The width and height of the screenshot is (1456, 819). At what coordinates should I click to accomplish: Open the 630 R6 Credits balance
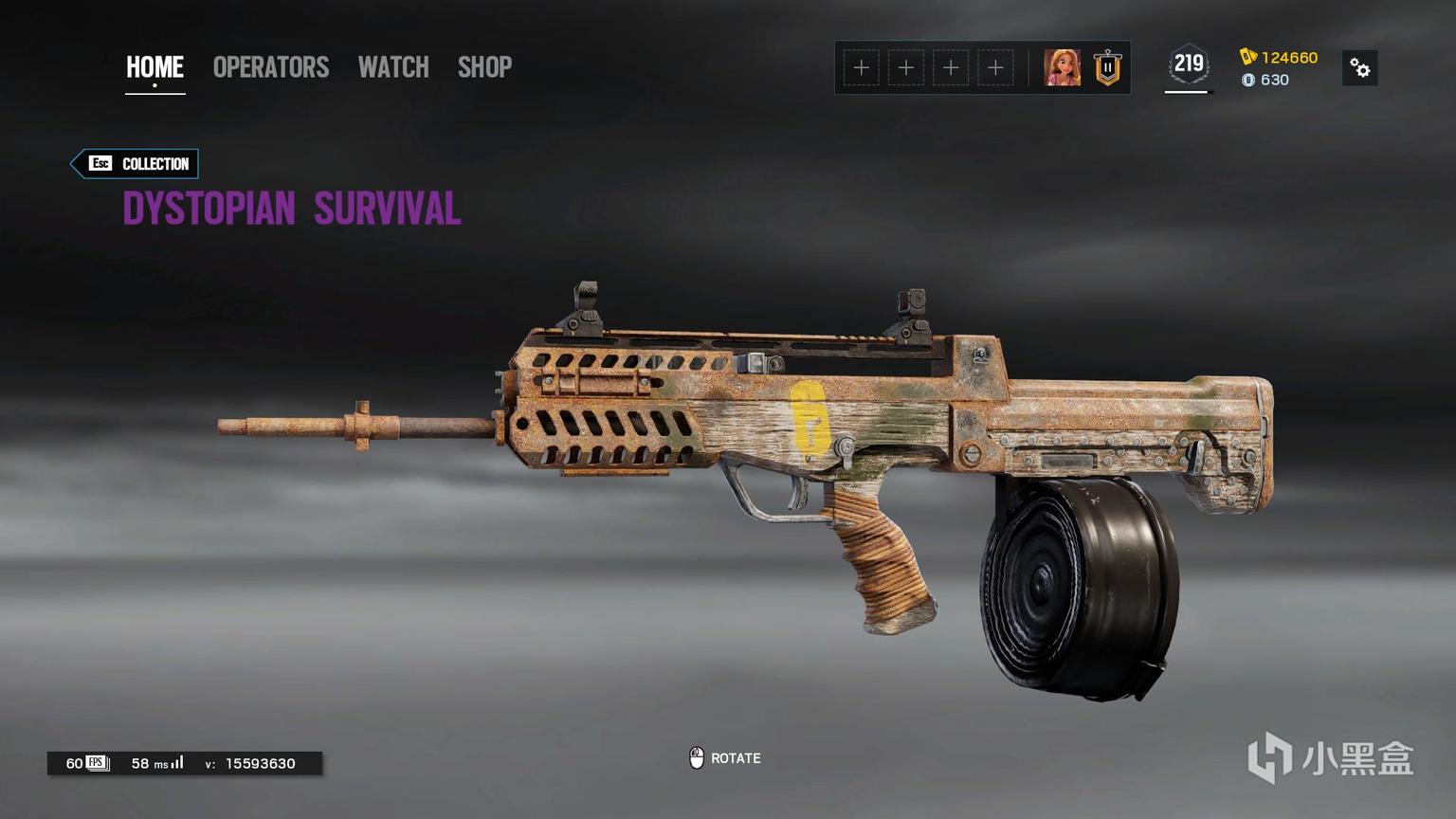point(1265,81)
